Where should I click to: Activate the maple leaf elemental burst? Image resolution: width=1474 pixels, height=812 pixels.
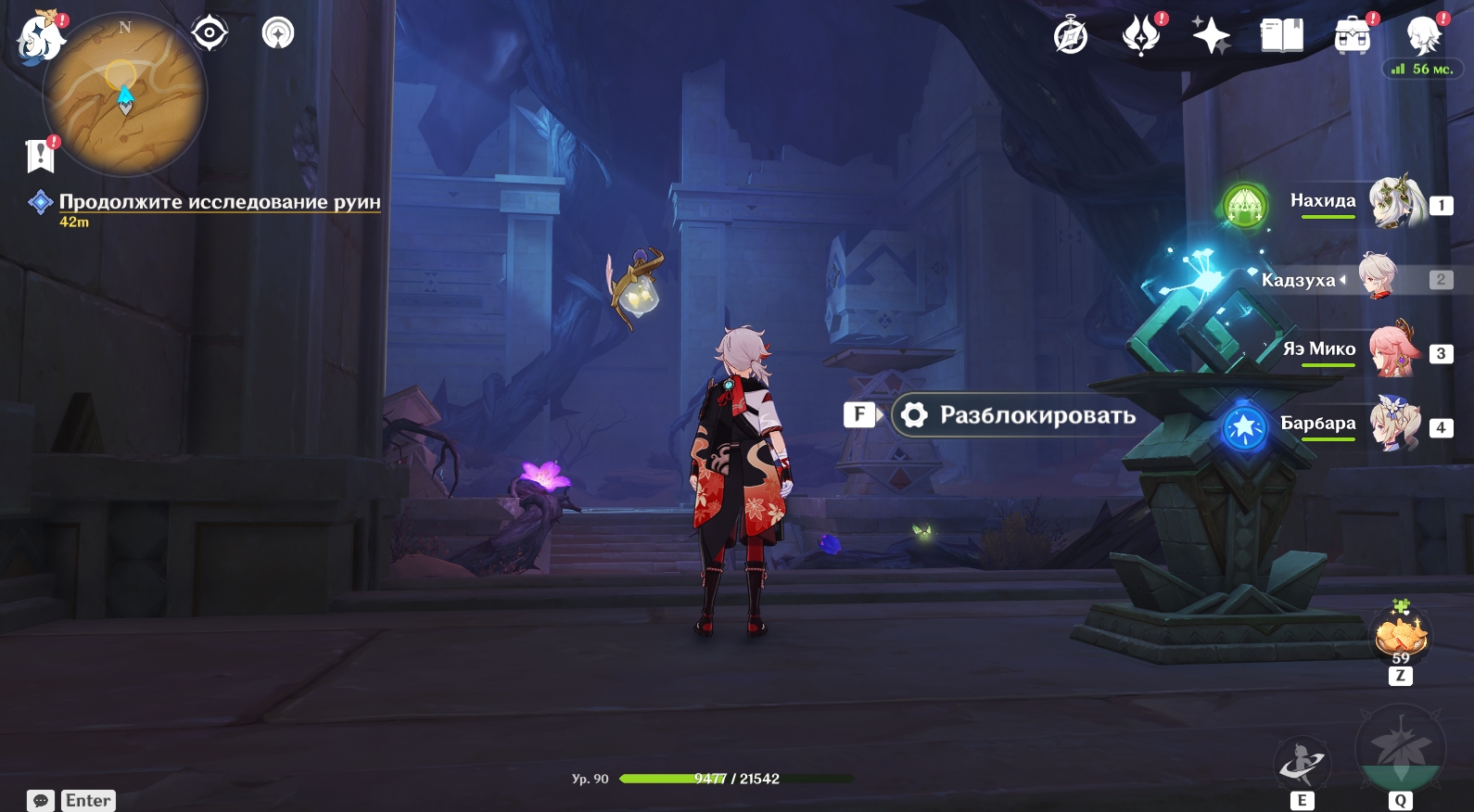tap(1400, 751)
